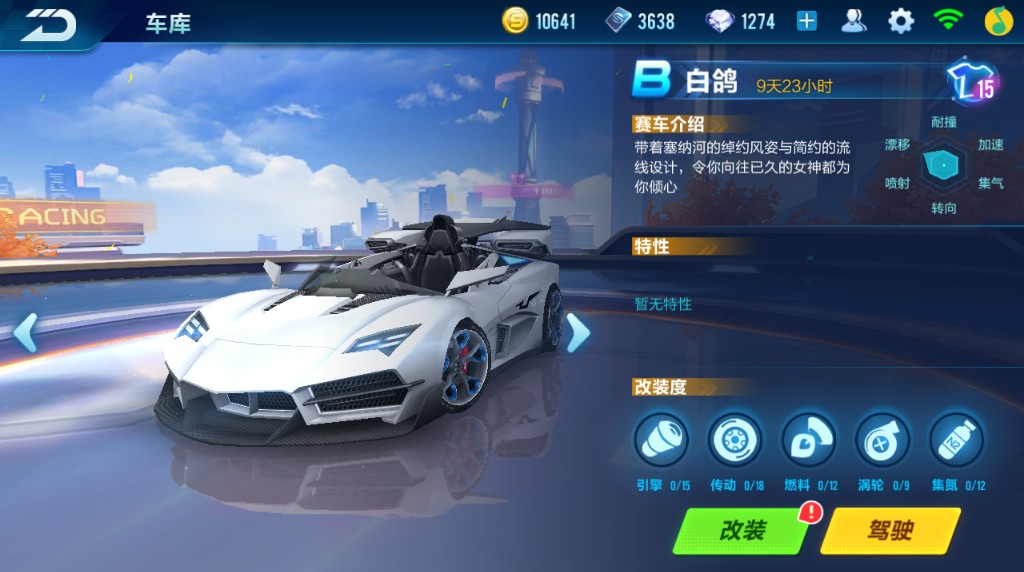Click the blue ticket currency icon

click(x=618, y=21)
